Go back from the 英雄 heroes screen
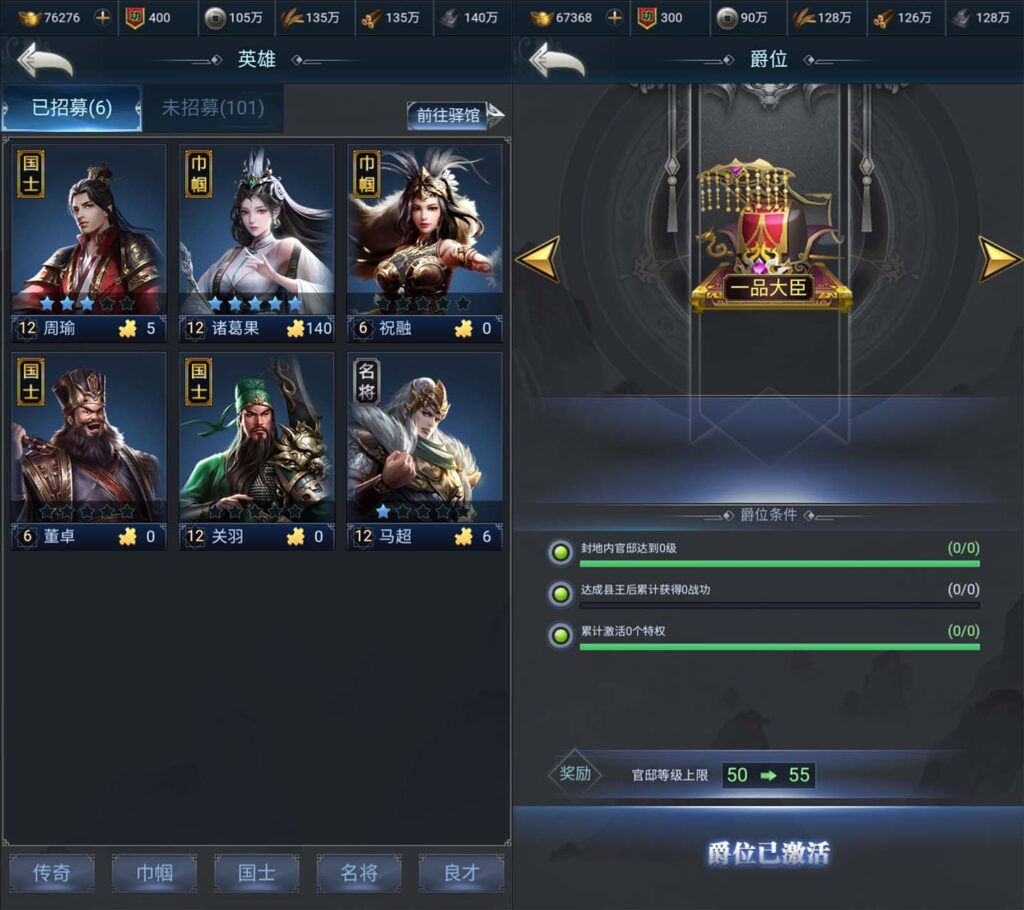 [x=45, y=60]
